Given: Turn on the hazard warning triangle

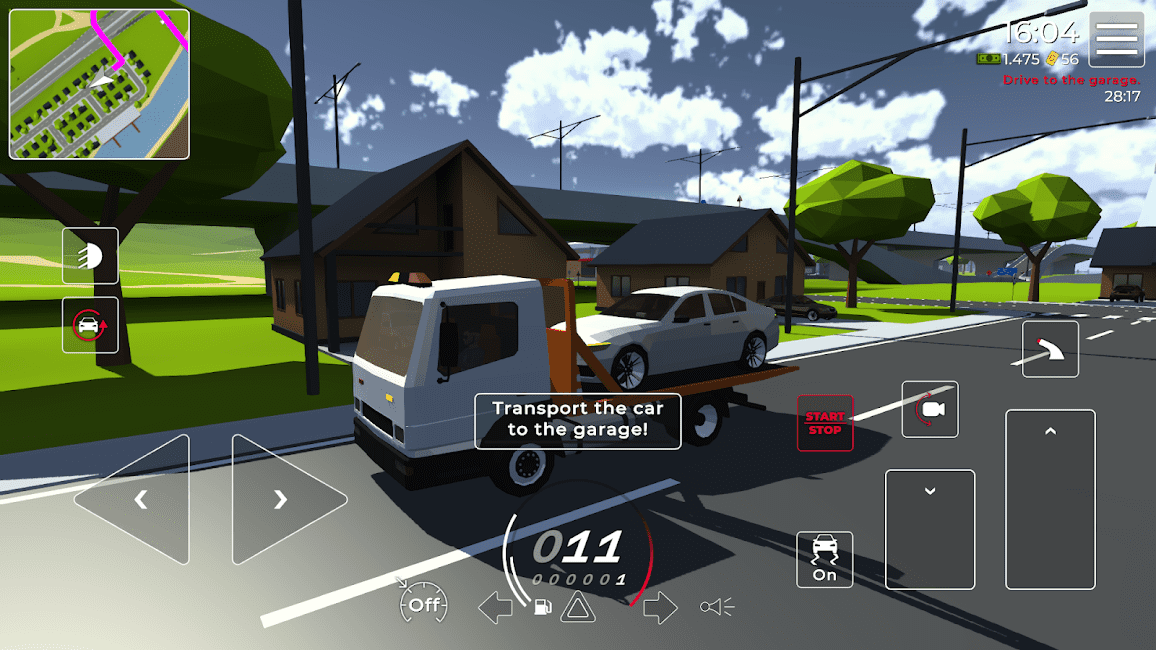Looking at the screenshot, I should [x=578, y=606].
